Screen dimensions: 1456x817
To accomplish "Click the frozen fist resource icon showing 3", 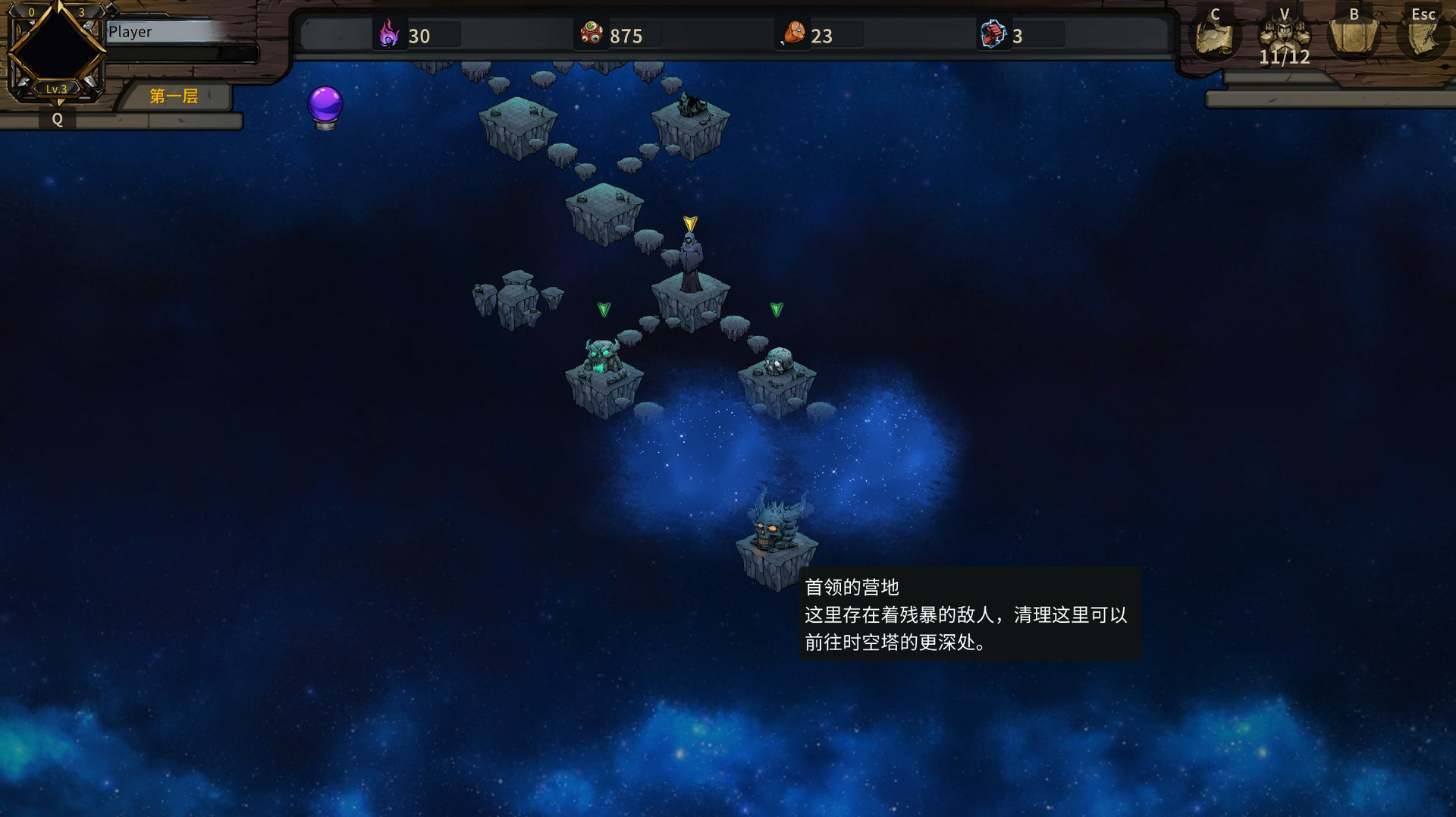I will point(994,34).
